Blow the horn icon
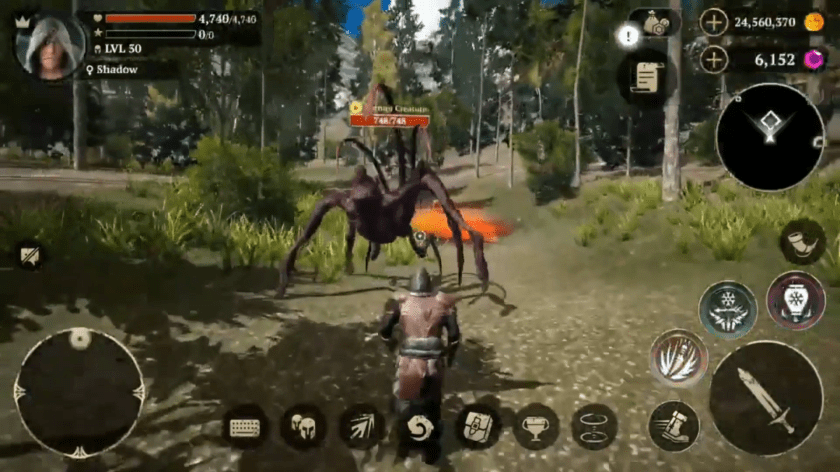 [802, 242]
